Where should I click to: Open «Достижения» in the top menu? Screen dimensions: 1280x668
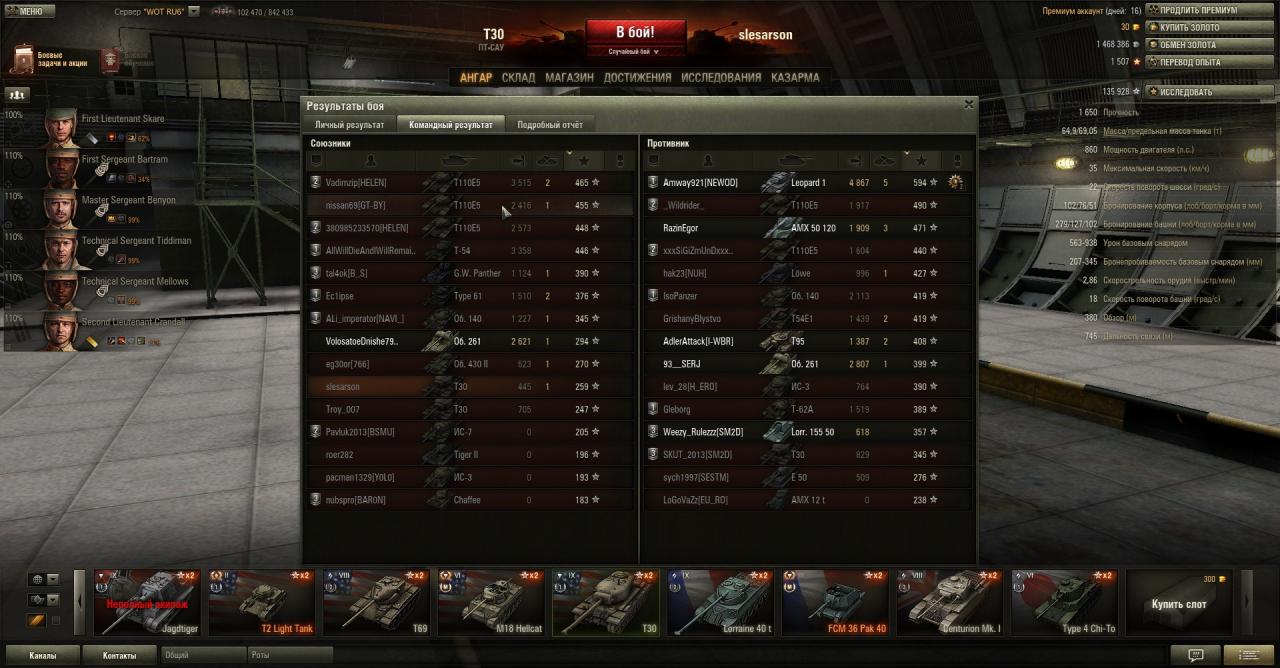click(637, 77)
